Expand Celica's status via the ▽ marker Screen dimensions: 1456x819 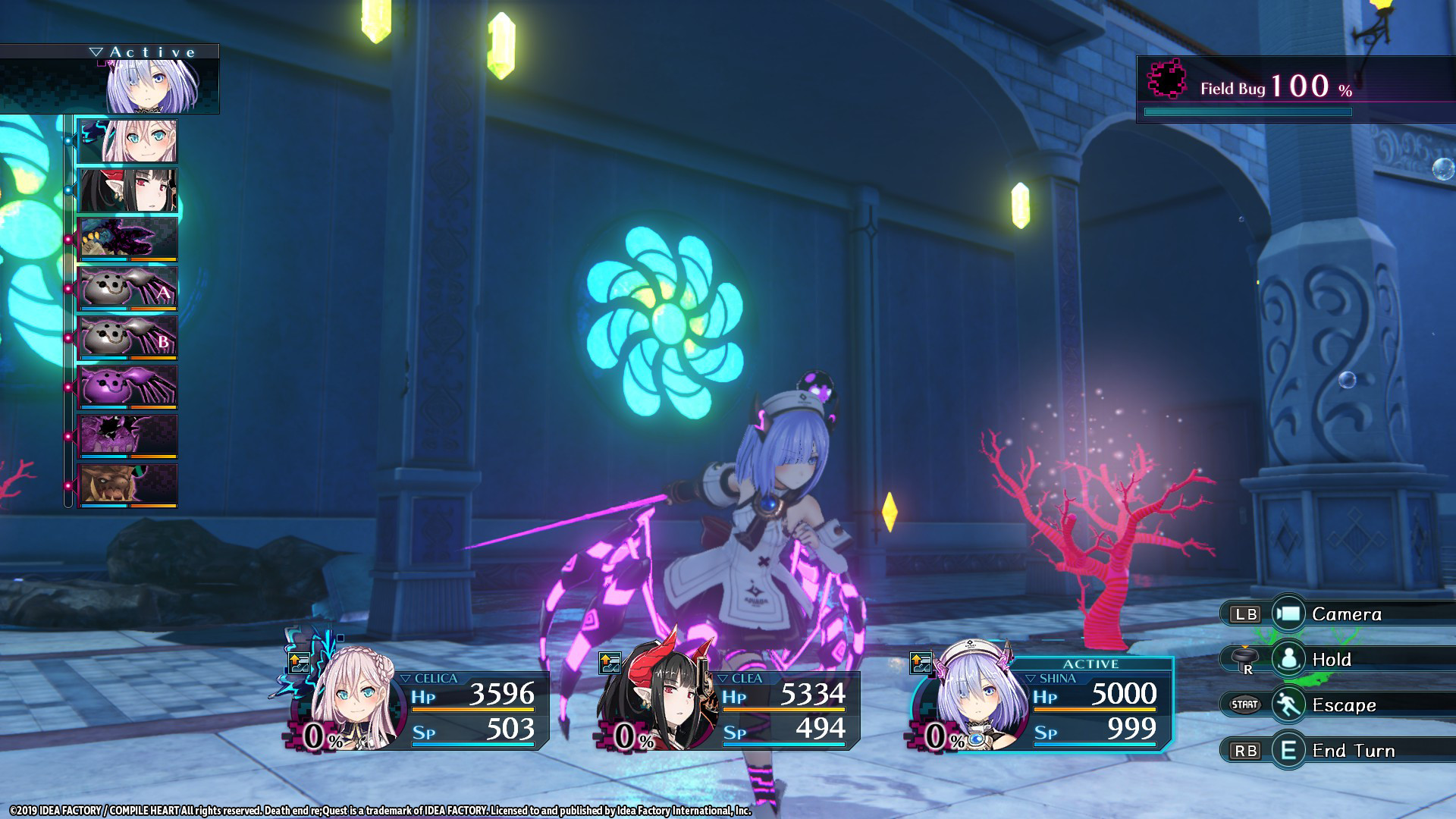pyautogui.click(x=406, y=678)
